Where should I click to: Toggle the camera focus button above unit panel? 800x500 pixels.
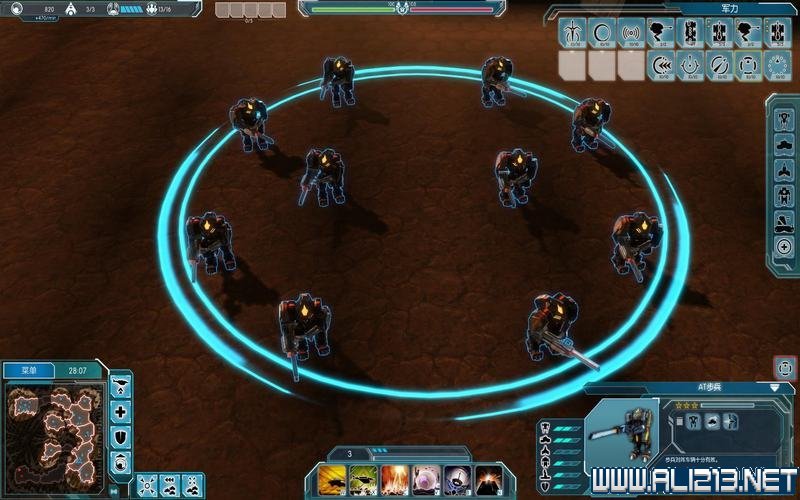[784, 367]
